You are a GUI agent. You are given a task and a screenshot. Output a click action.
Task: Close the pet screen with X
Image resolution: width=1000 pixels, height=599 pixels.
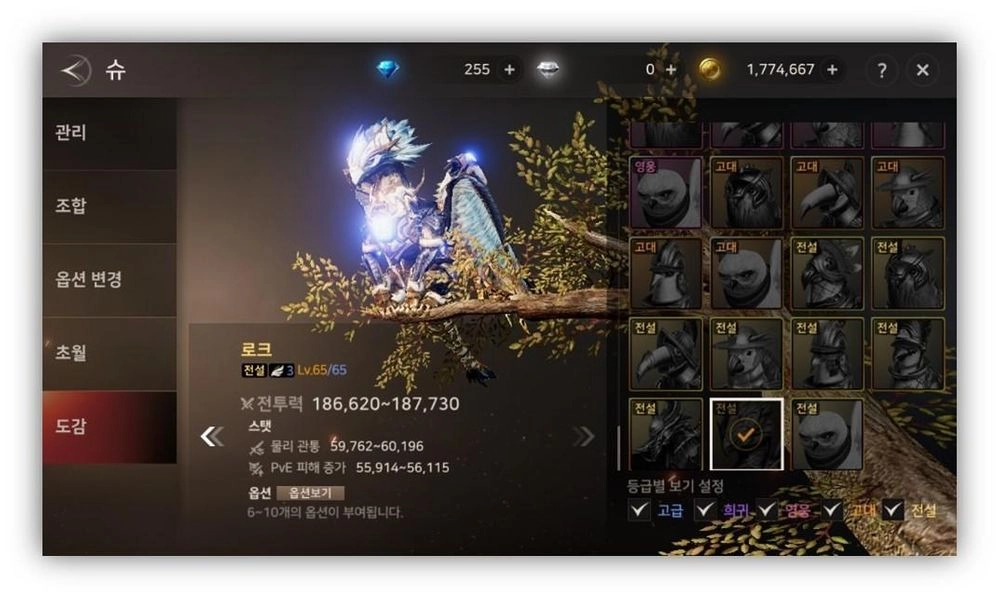point(922,70)
